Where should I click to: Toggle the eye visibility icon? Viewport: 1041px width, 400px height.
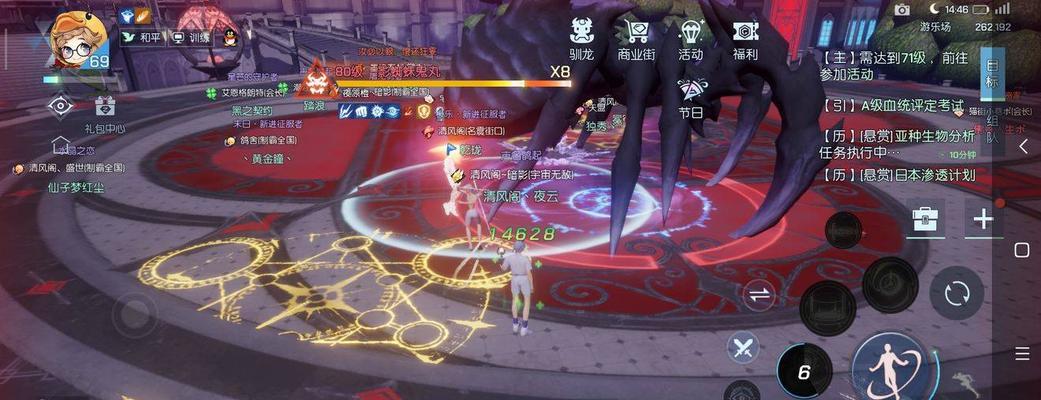[x=60, y=106]
